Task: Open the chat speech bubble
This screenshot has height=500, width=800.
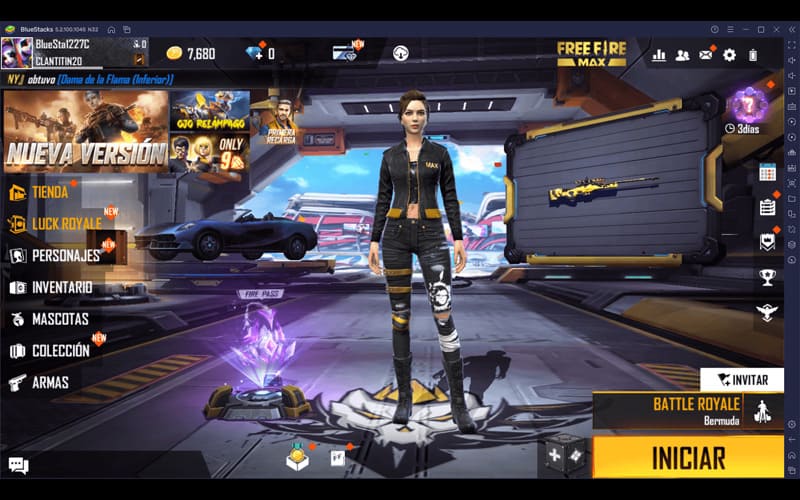Action: 18,464
